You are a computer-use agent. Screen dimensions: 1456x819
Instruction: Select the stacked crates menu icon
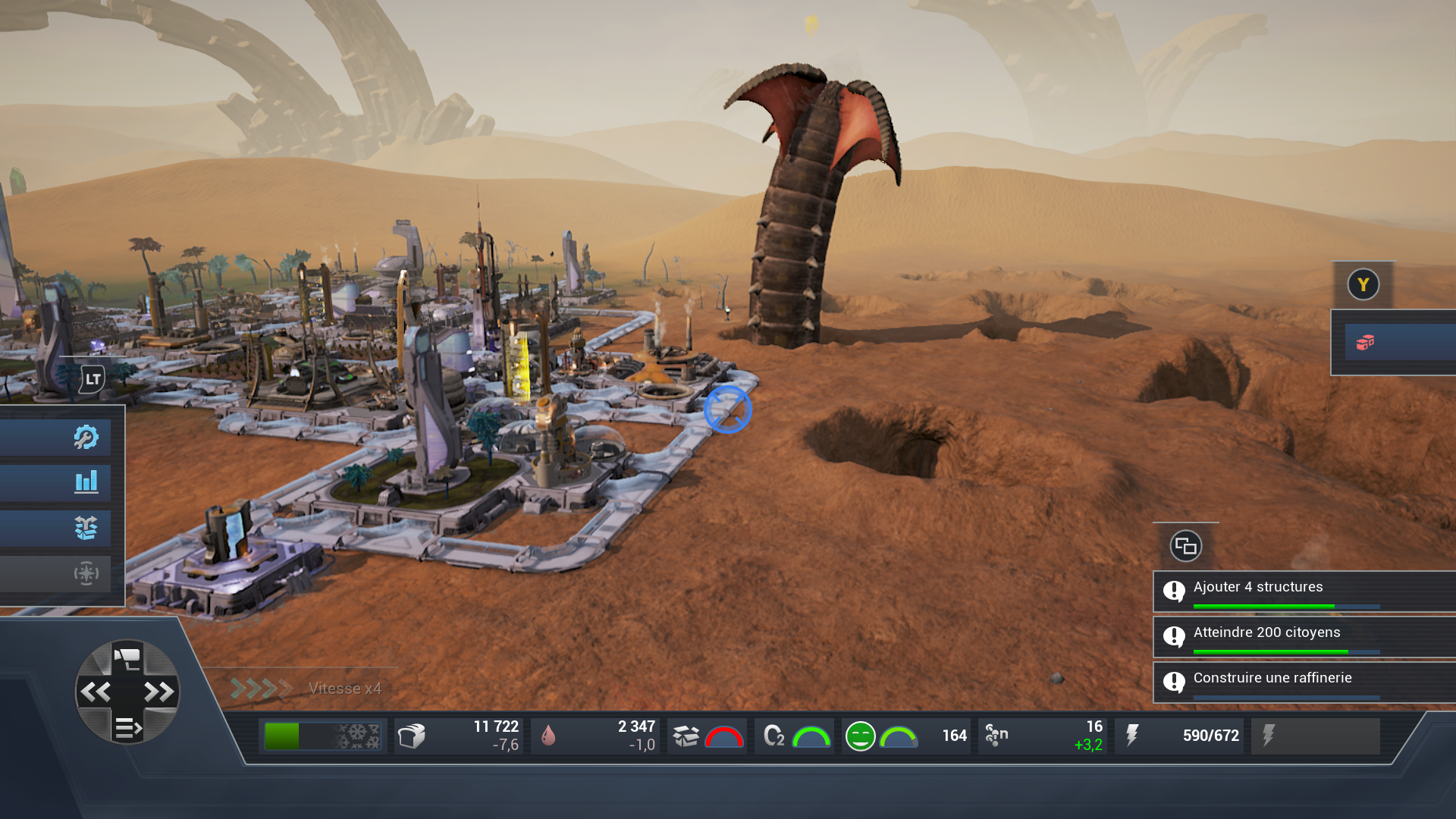pos(86,528)
